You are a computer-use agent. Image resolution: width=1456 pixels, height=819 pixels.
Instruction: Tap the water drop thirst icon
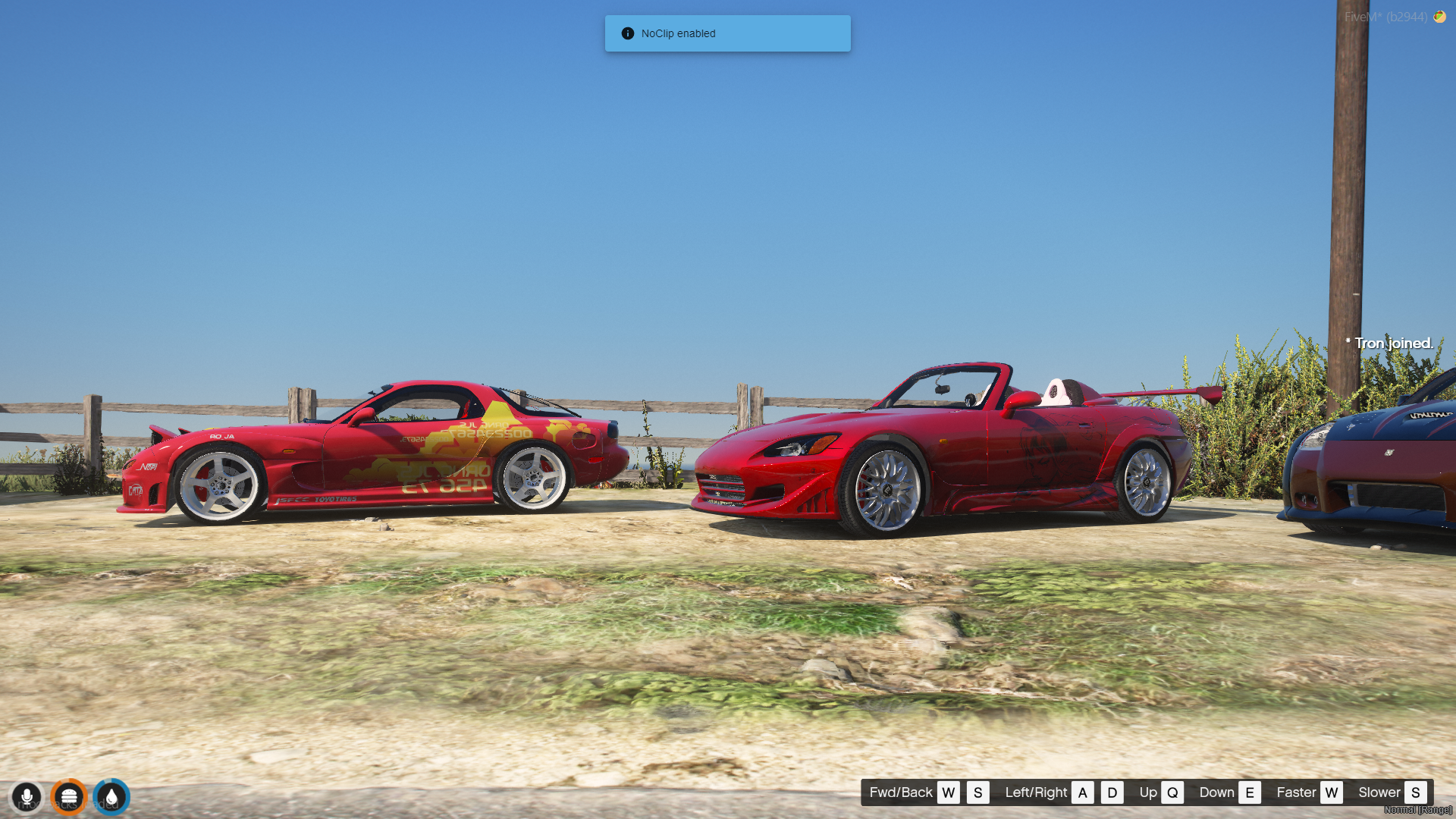click(111, 796)
